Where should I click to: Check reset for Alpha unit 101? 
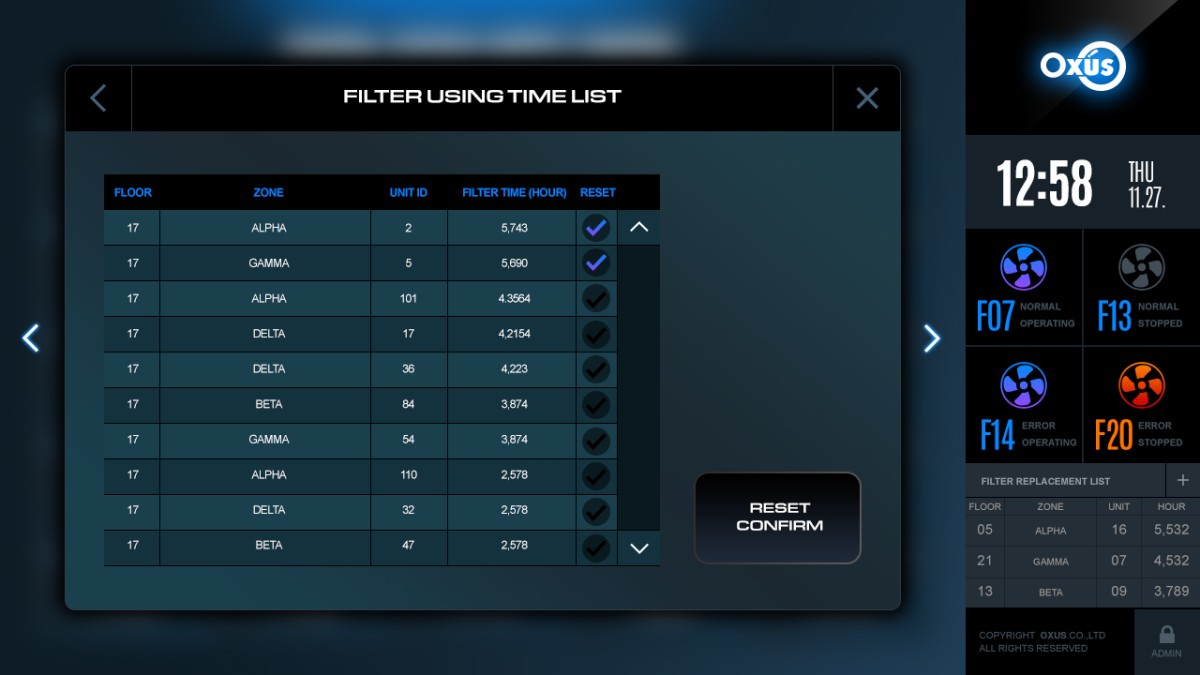pyautogui.click(x=596, y=298)
